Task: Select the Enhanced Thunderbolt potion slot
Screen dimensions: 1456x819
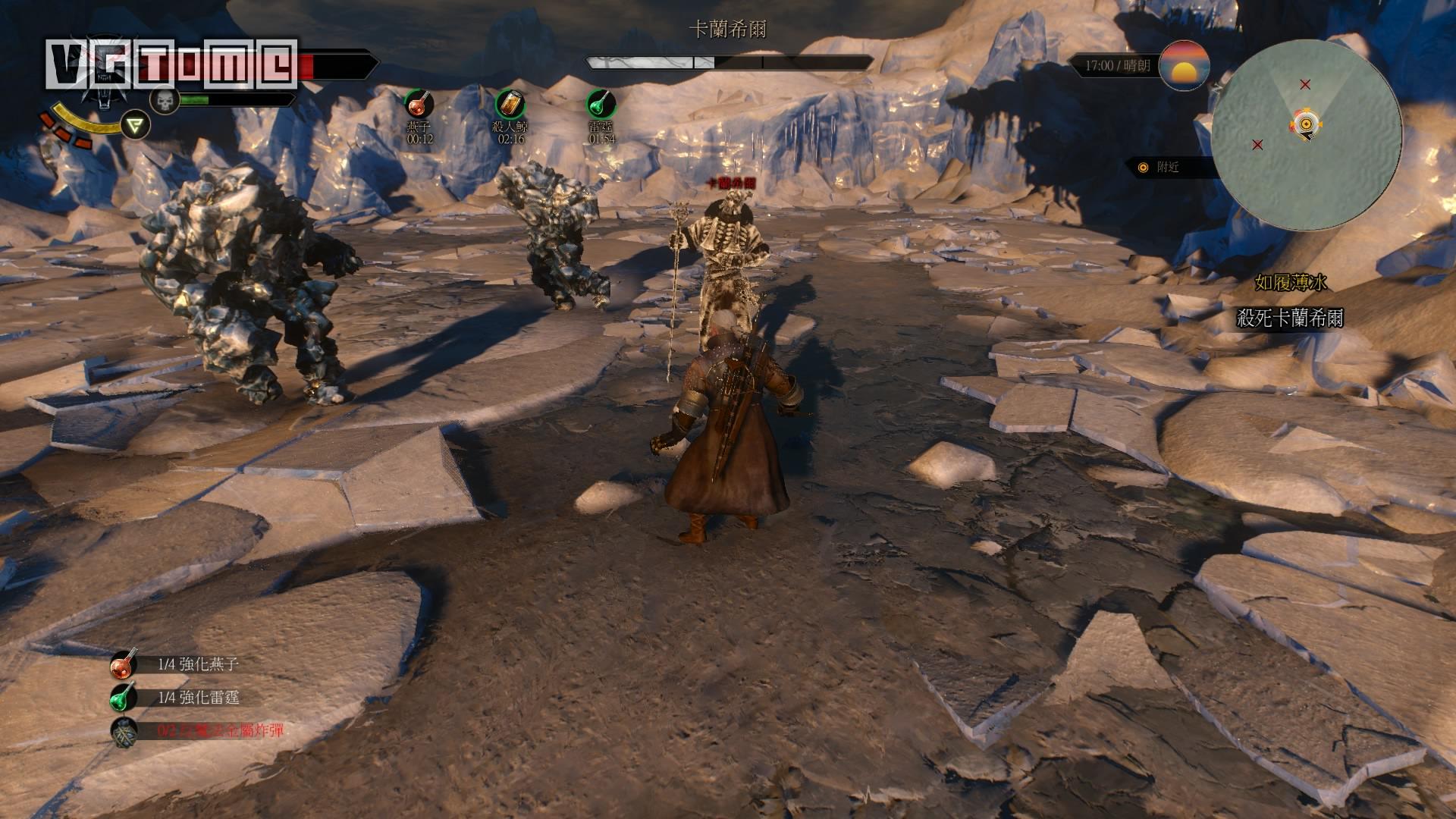Action: point(124,698)
